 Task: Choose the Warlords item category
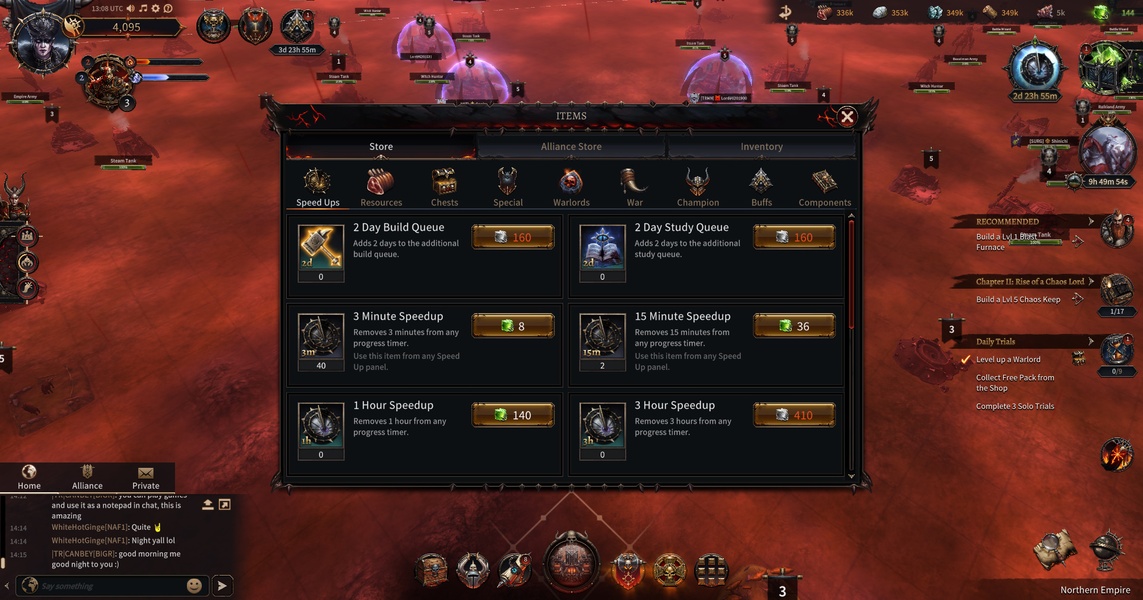(x=571, y=187)
